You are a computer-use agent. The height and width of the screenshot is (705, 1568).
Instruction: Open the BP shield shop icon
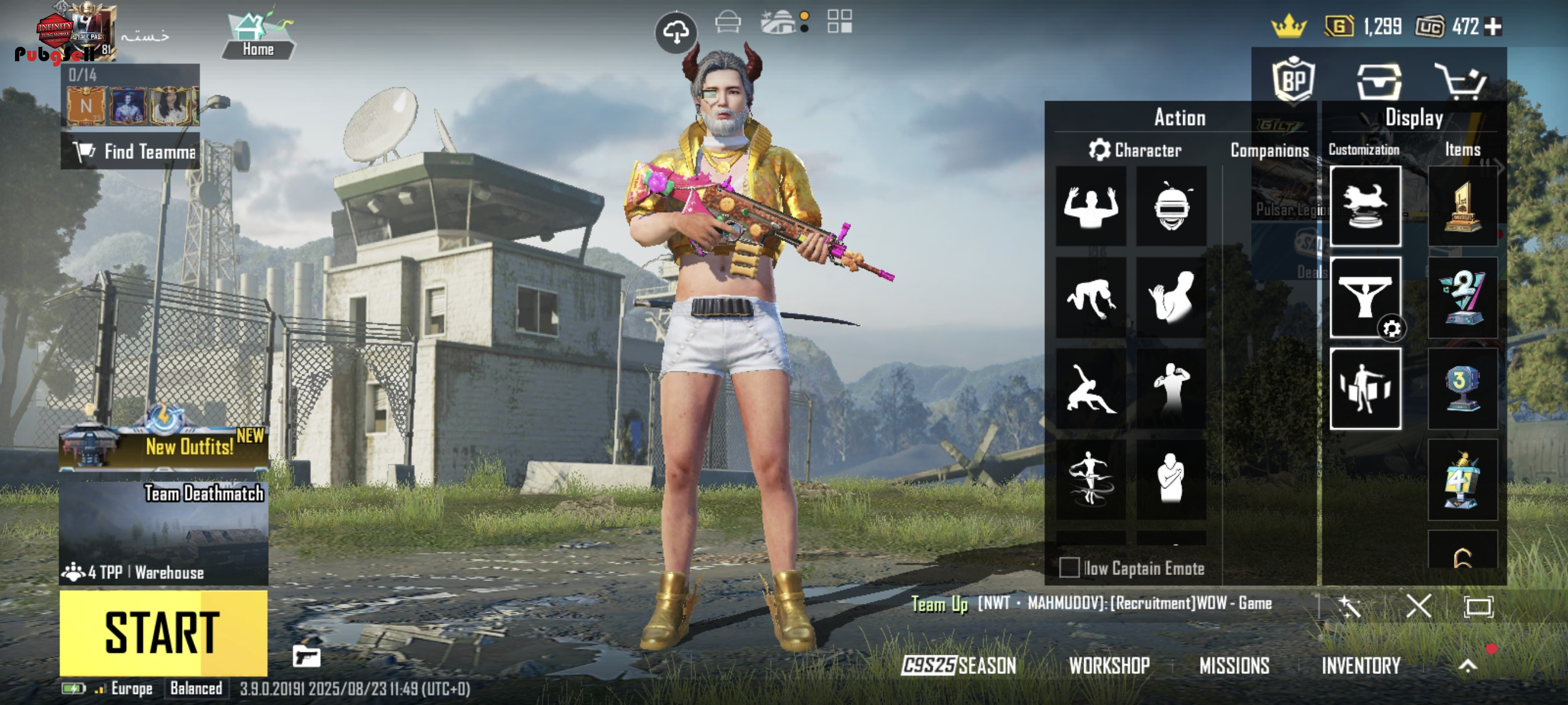pyautogui.click(x=1293, y=80)
